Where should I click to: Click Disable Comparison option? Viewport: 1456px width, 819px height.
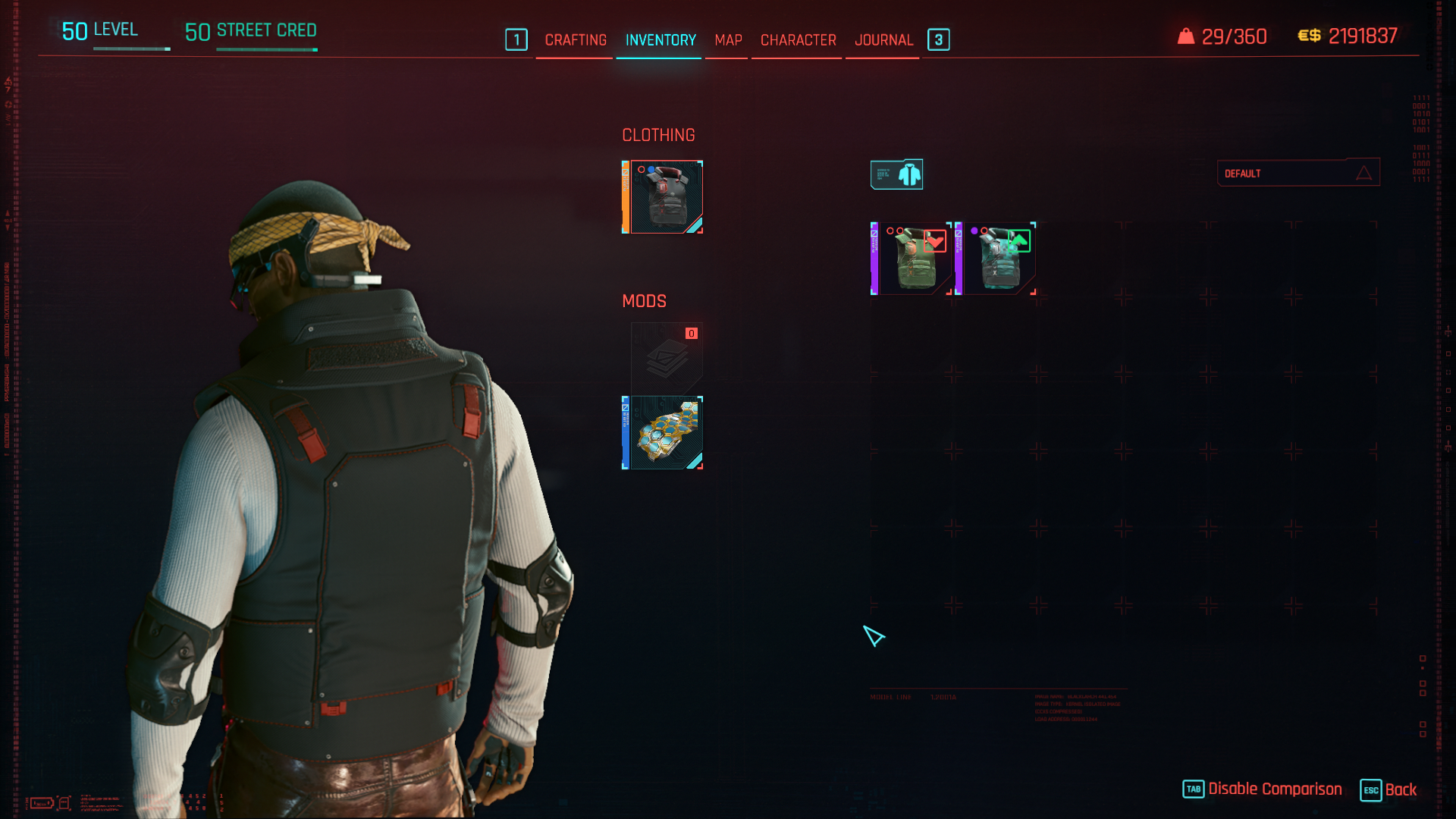pyautogui.click(x=1263, y=789)
